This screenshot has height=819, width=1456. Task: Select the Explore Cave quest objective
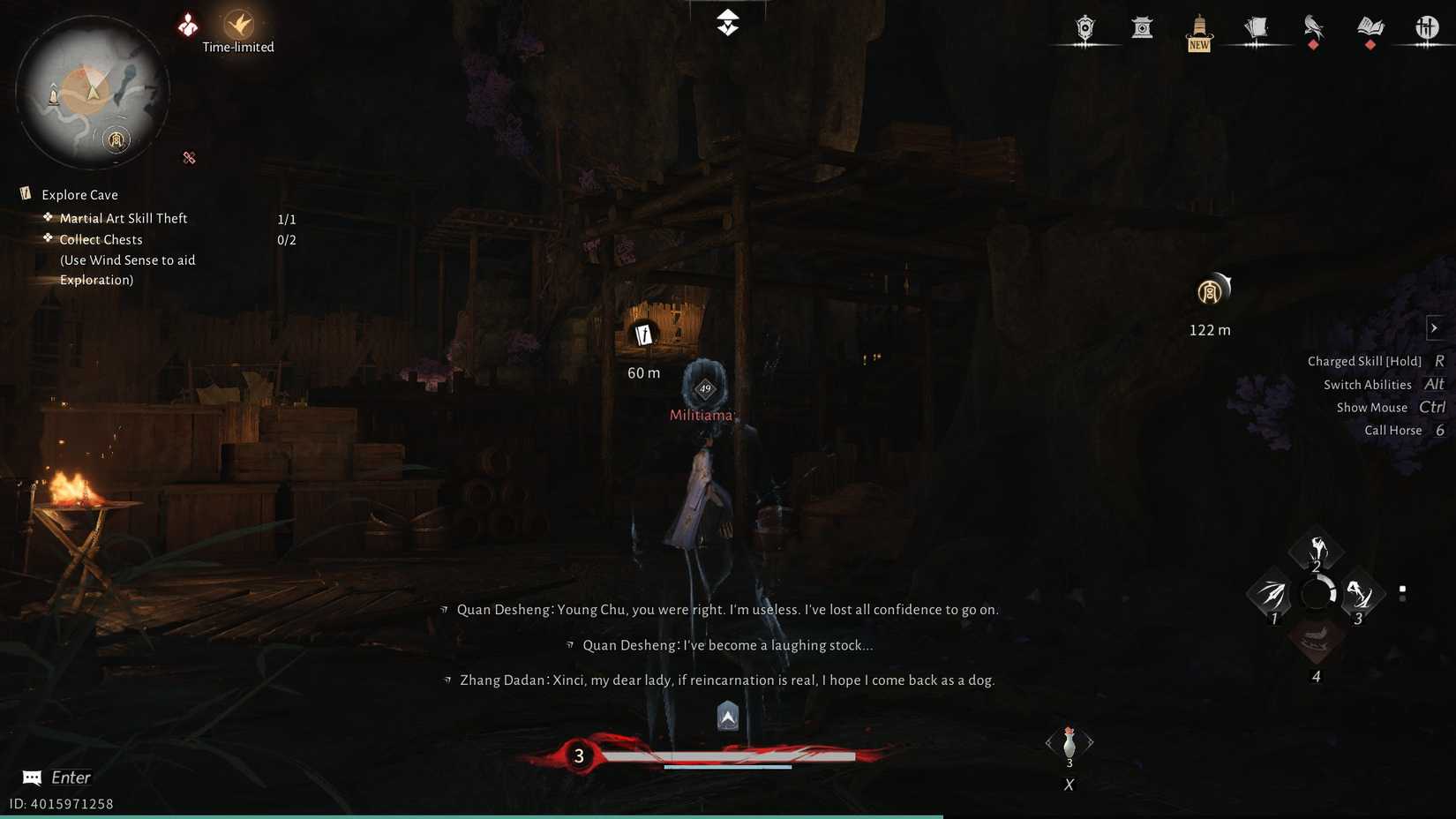click(x=79, y=194)
